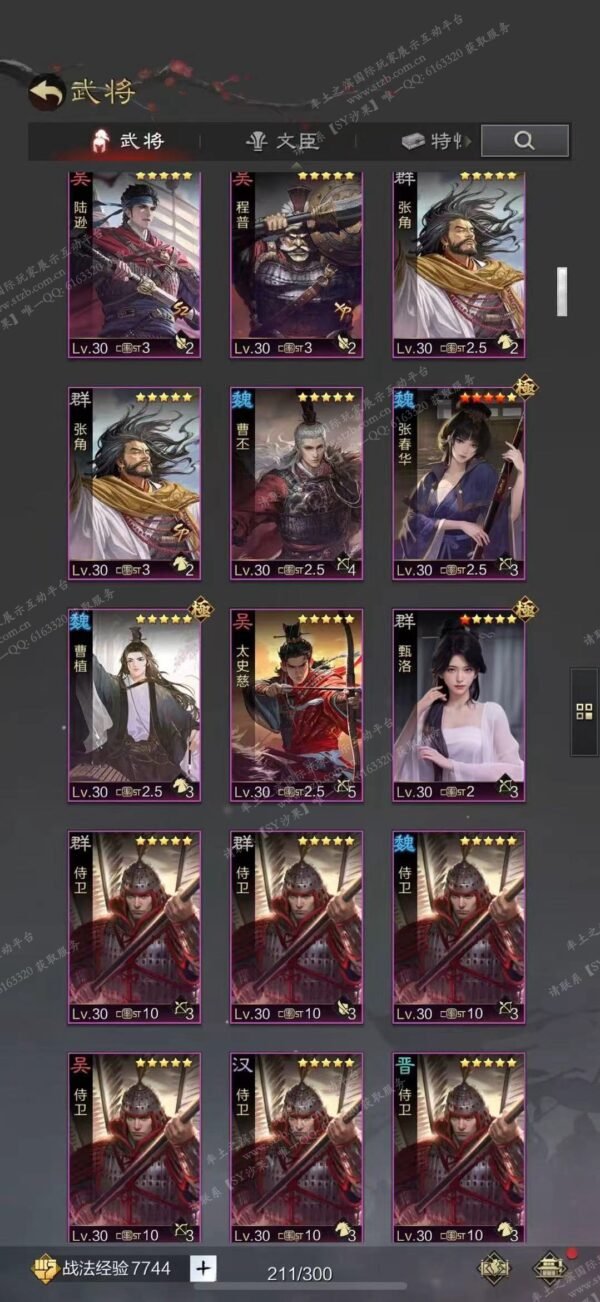Image resolution: width=600 pixels, height=1302 pixels.
Task: Select the 张春华 hero card
Action: click(x=458, y=484)
